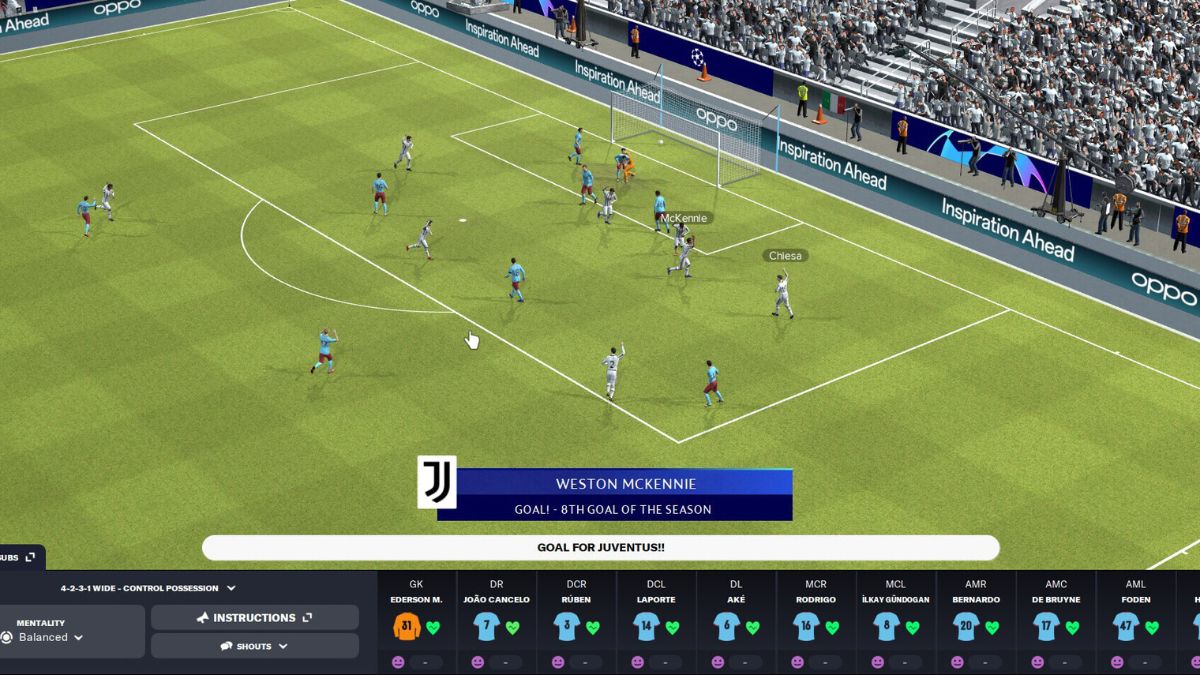Change the Balanced mentality setting
The image size is (1200, 675).
[50, 637]
